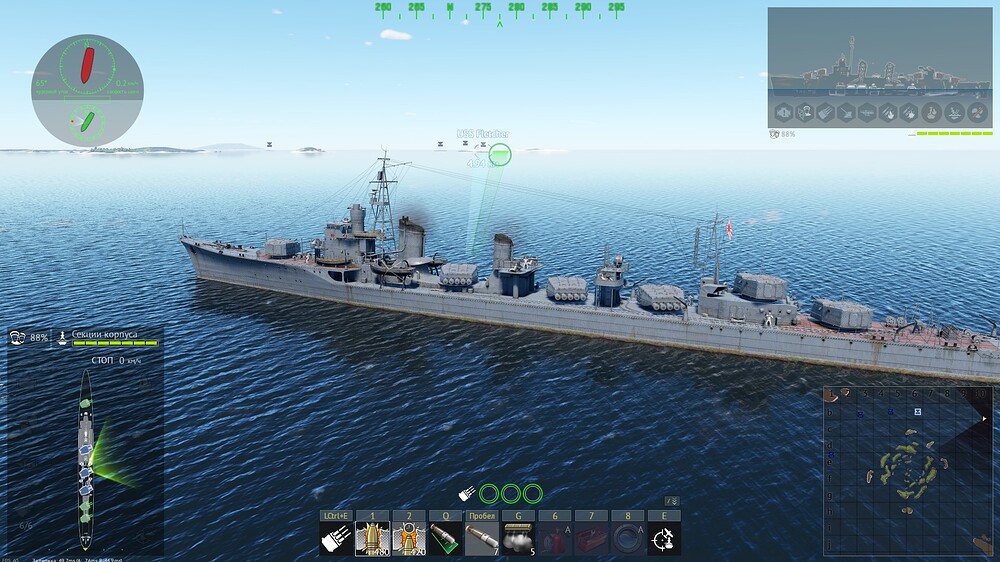Viewport: 1000px width, 562px height.
Task: Select the main gun salvo slot
Action: tap(335, 538)
